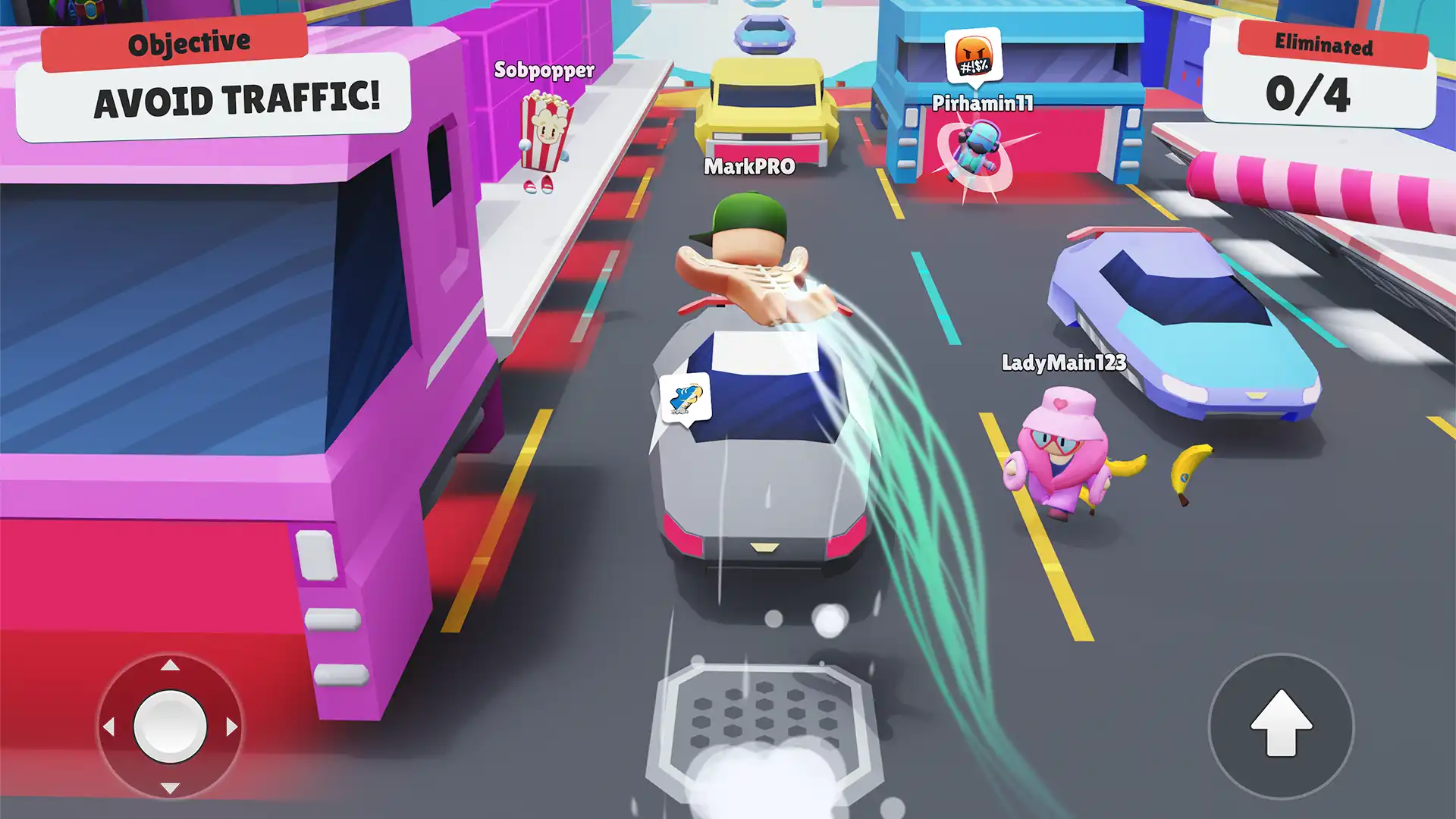Click the Sobpopper player name label

pos(543,72)
